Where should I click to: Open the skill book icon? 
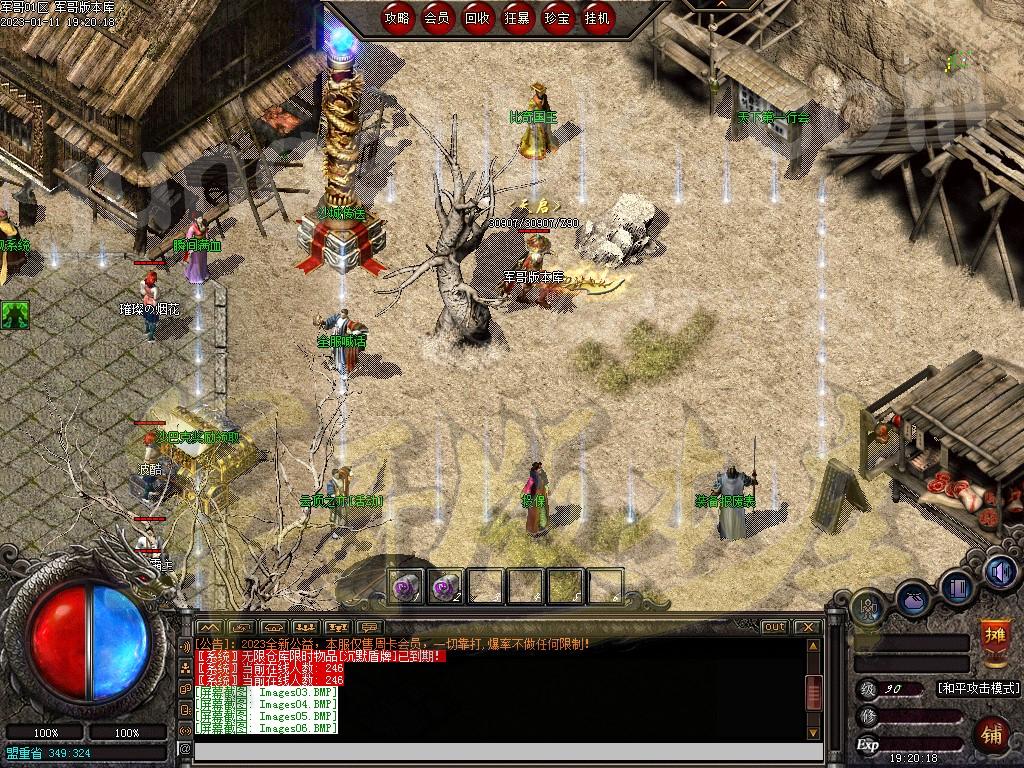957,585
